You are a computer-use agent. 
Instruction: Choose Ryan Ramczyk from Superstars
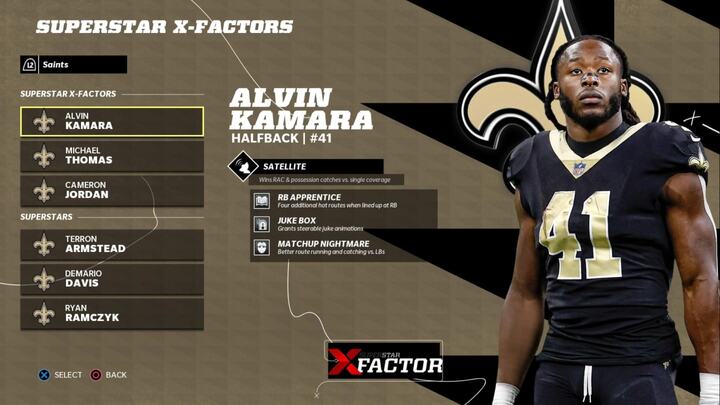[111, 313]
